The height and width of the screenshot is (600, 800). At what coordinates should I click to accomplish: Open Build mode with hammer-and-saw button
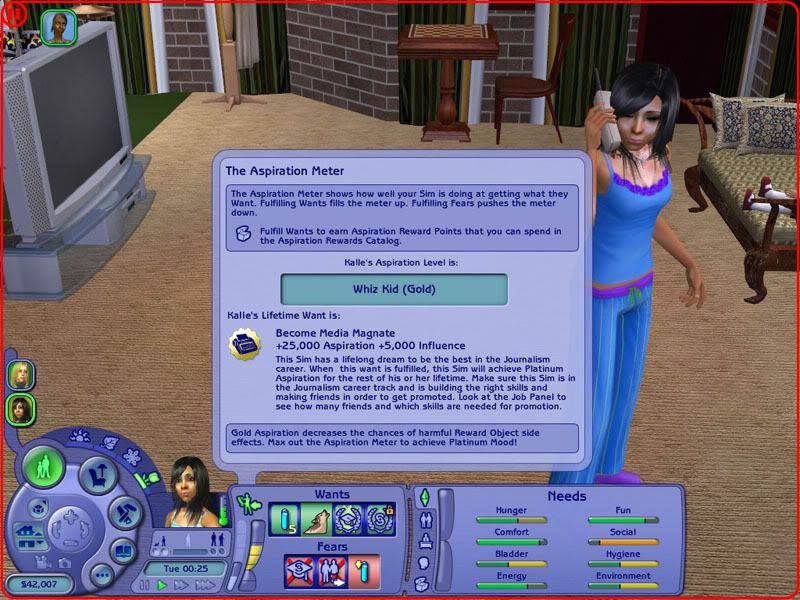point(126,513)
